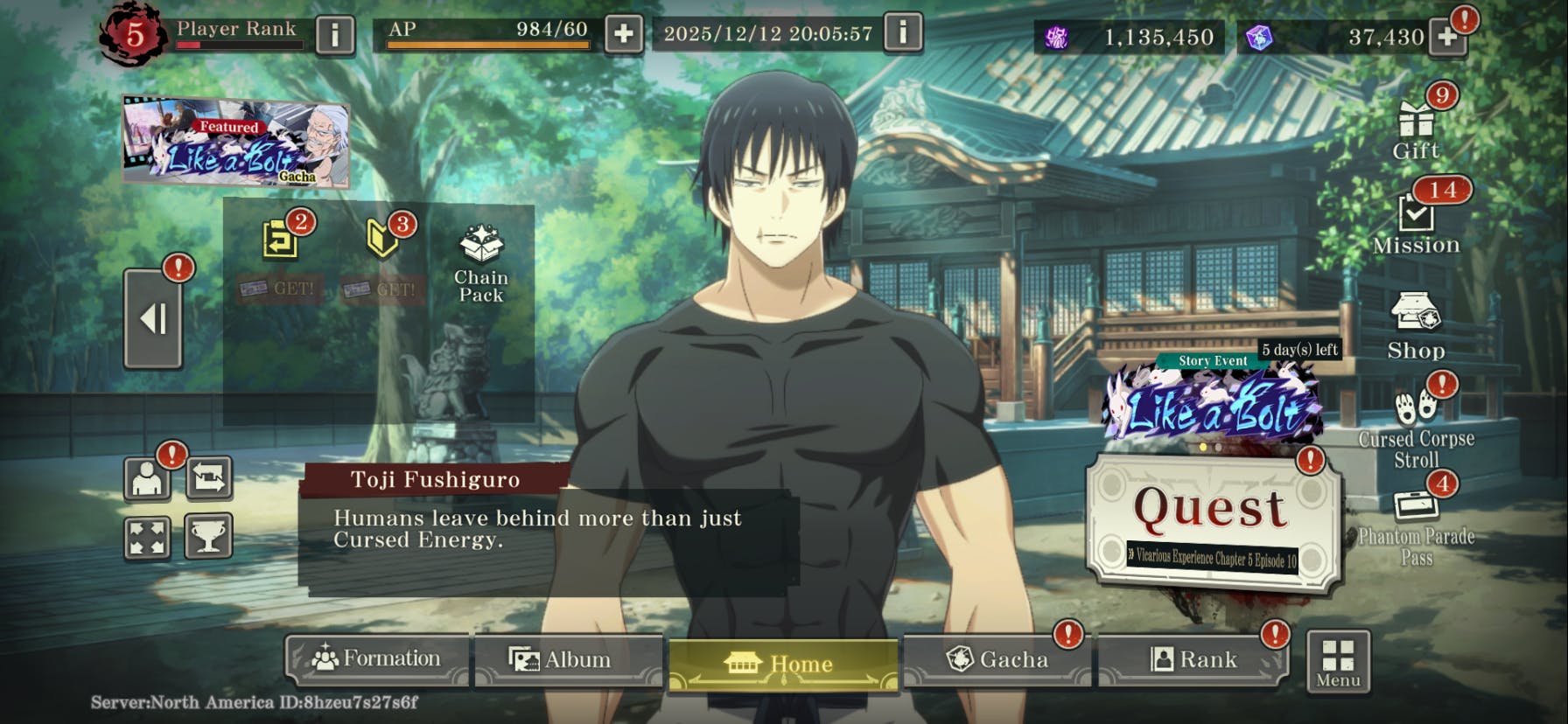Open the Like a Bolt story event banner

[x=1214, y=405]
